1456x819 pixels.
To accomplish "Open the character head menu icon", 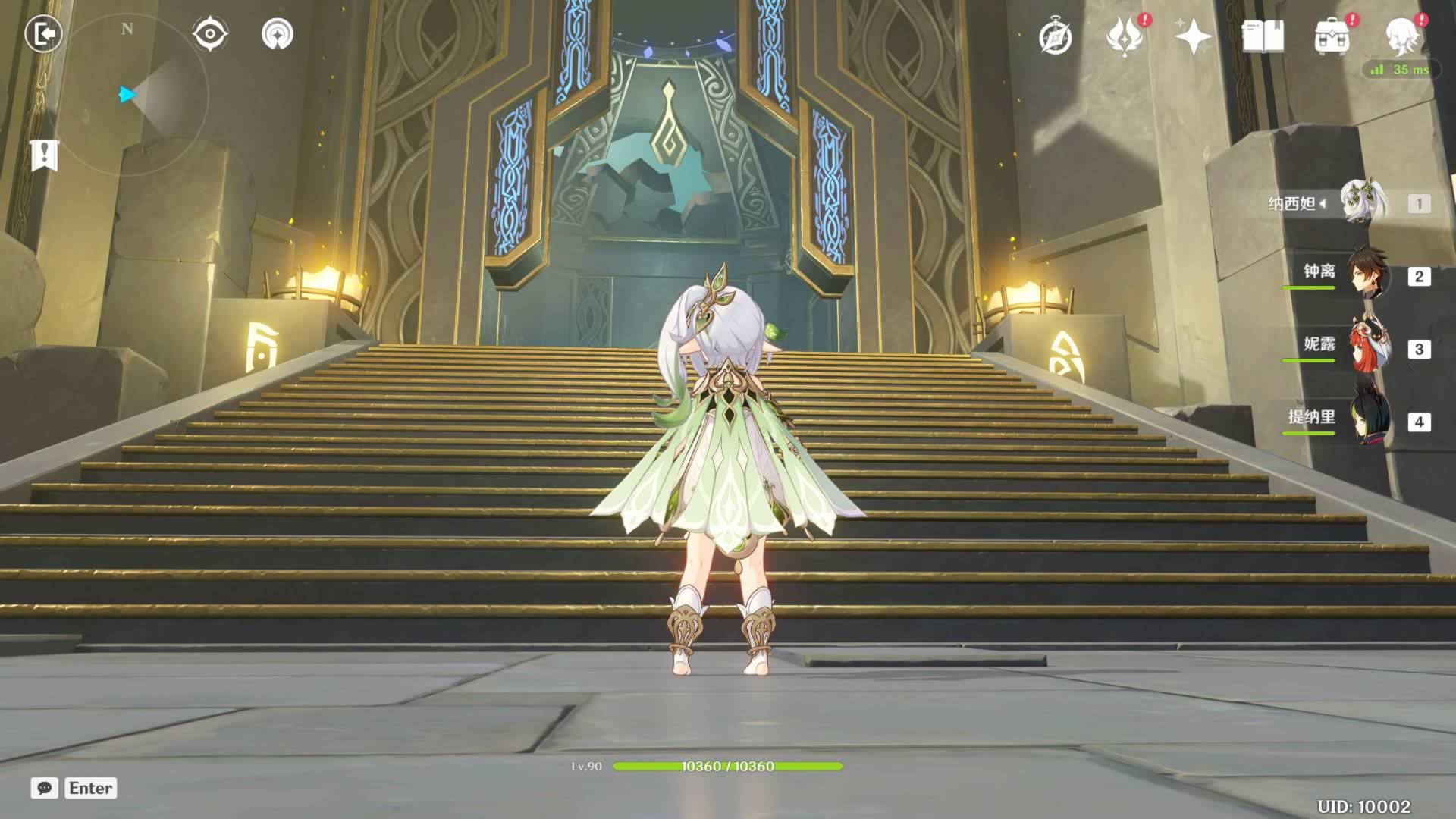I will coord(1401,36).
